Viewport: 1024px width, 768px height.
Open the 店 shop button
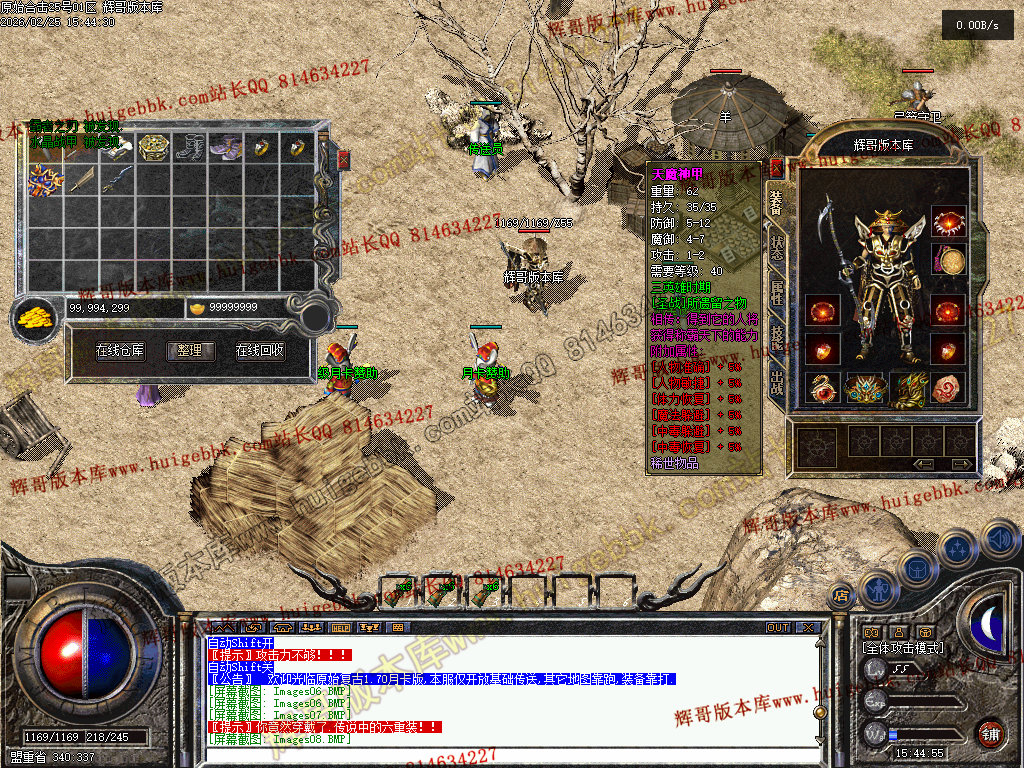[841, 596]
